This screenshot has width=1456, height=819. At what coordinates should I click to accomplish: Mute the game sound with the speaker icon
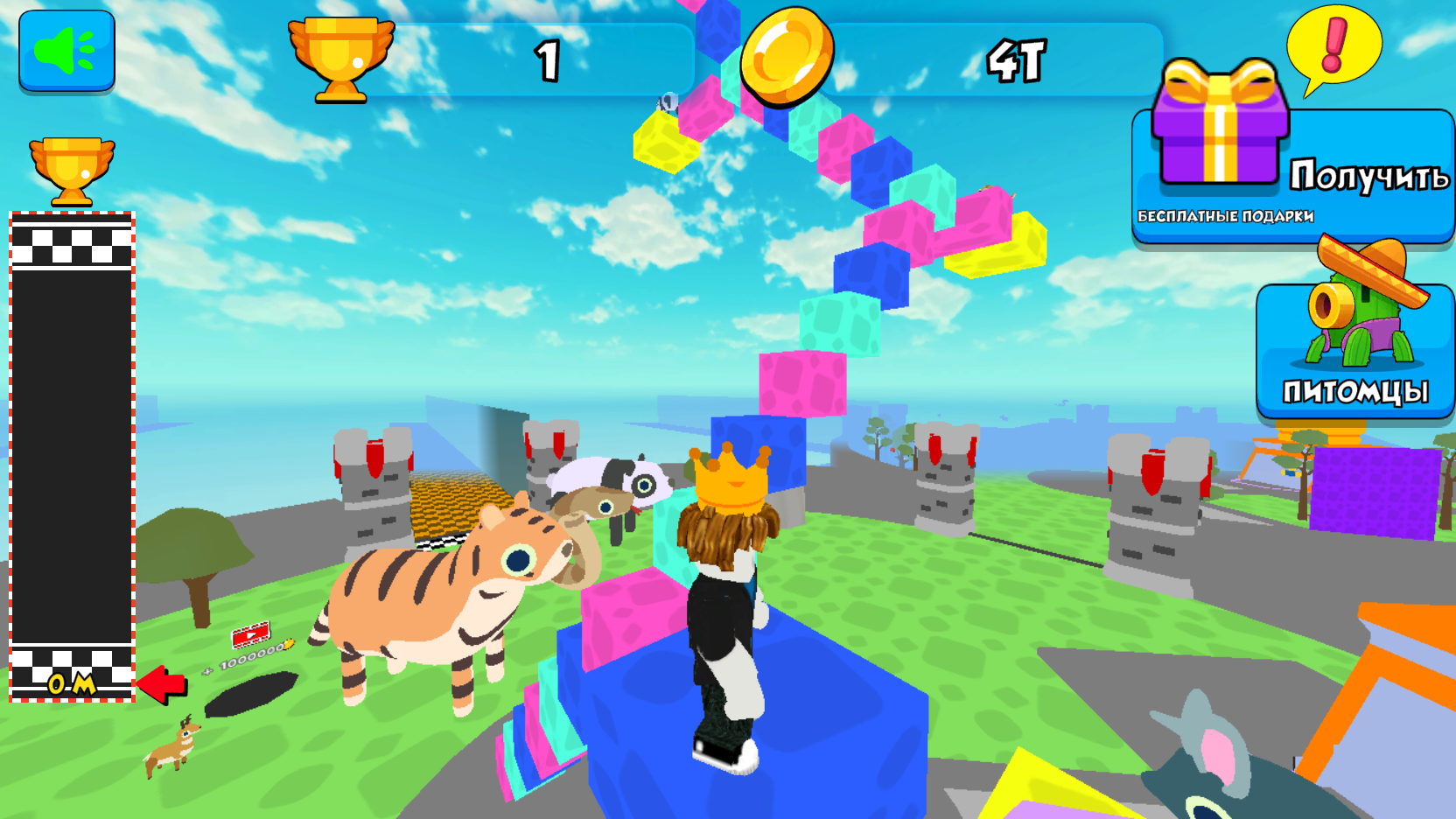pyautogui.click(x=66, y=52)
